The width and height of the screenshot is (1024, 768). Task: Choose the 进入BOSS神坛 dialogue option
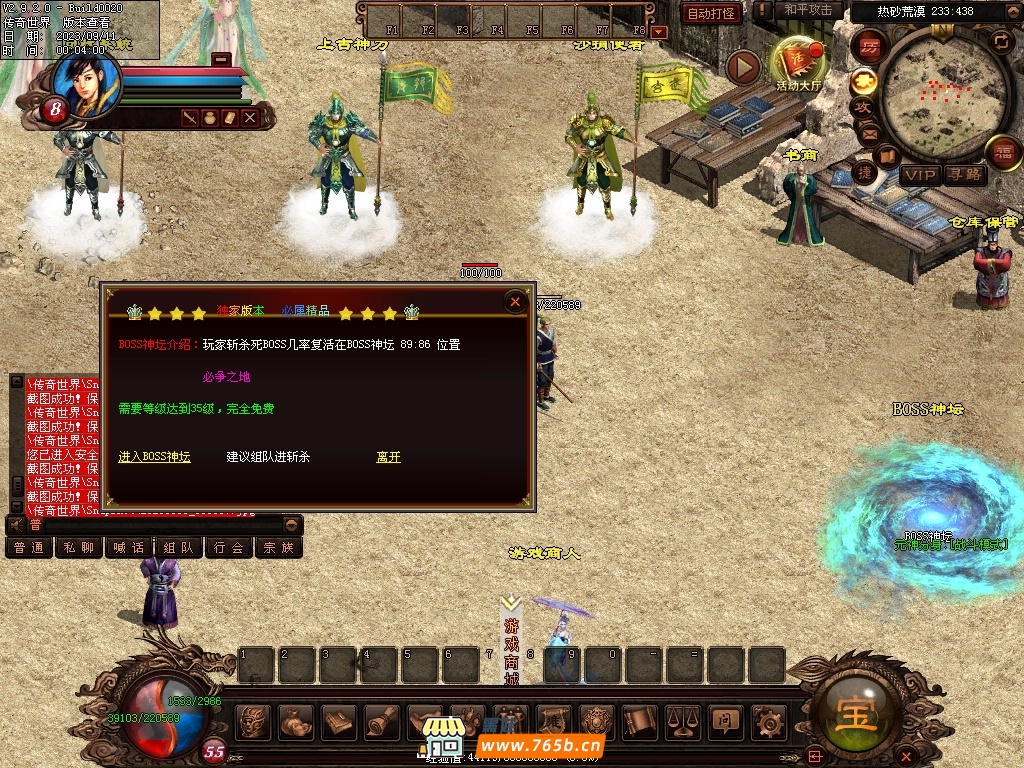click(x=154, y=457)
